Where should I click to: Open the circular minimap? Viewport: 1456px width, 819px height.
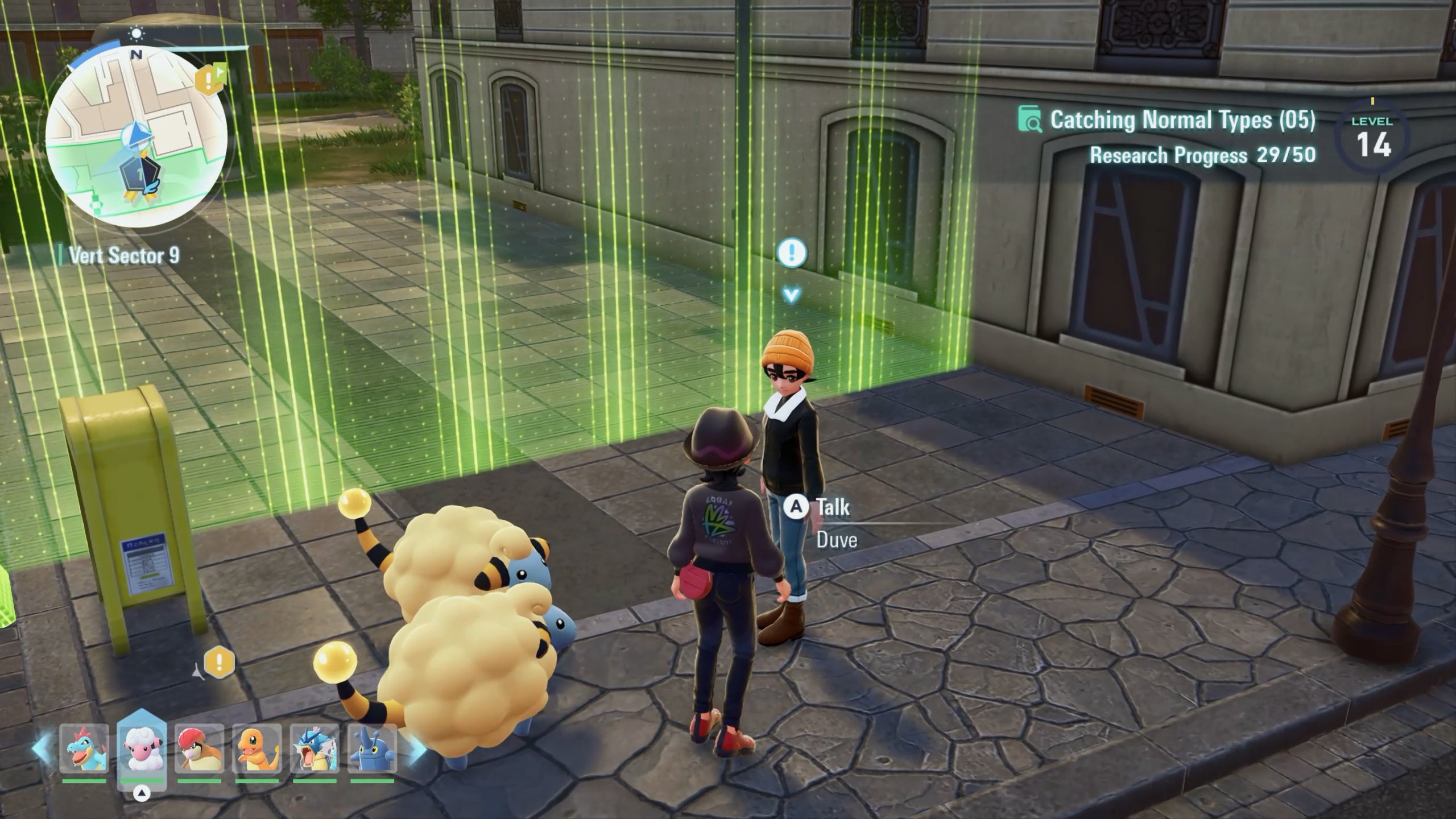tap(136, 136)
